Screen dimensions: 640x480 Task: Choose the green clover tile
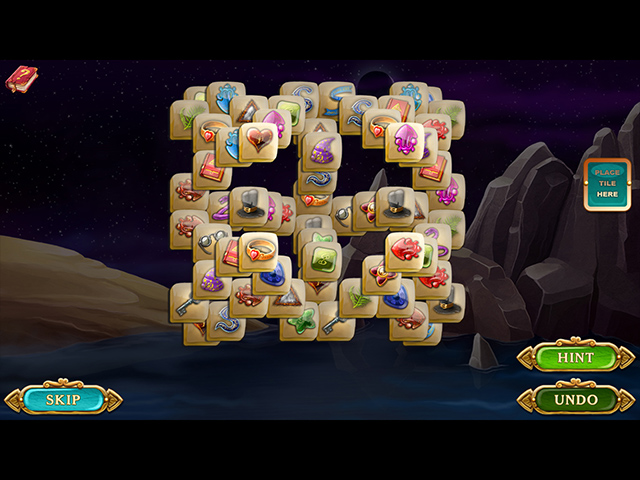tap(299, 322)
